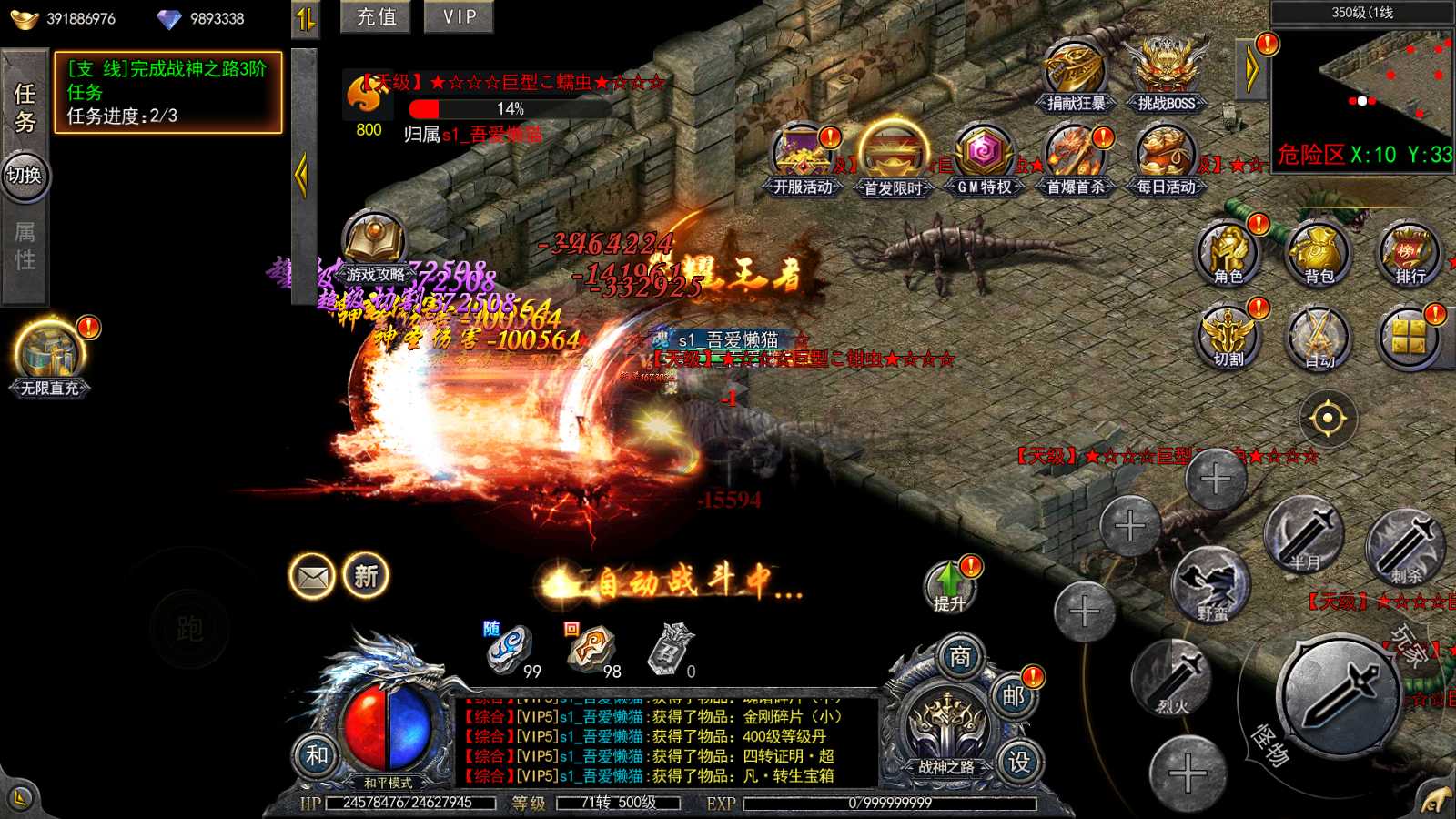Open the 游戏攻略 game guide
The image size is (1456, 819).
(374, 246)
